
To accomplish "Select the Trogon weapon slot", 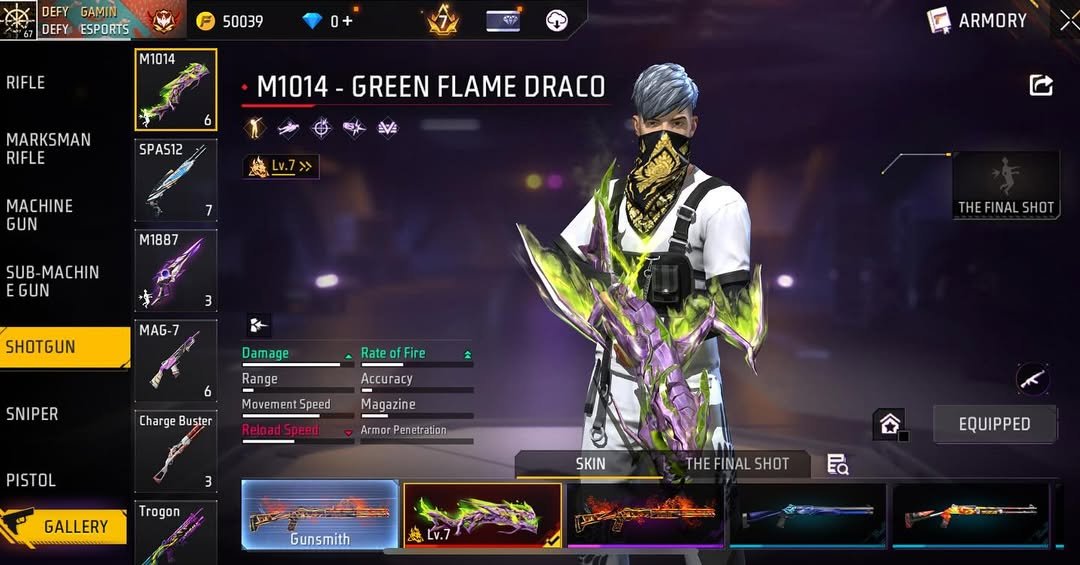I will coord(175,532).
